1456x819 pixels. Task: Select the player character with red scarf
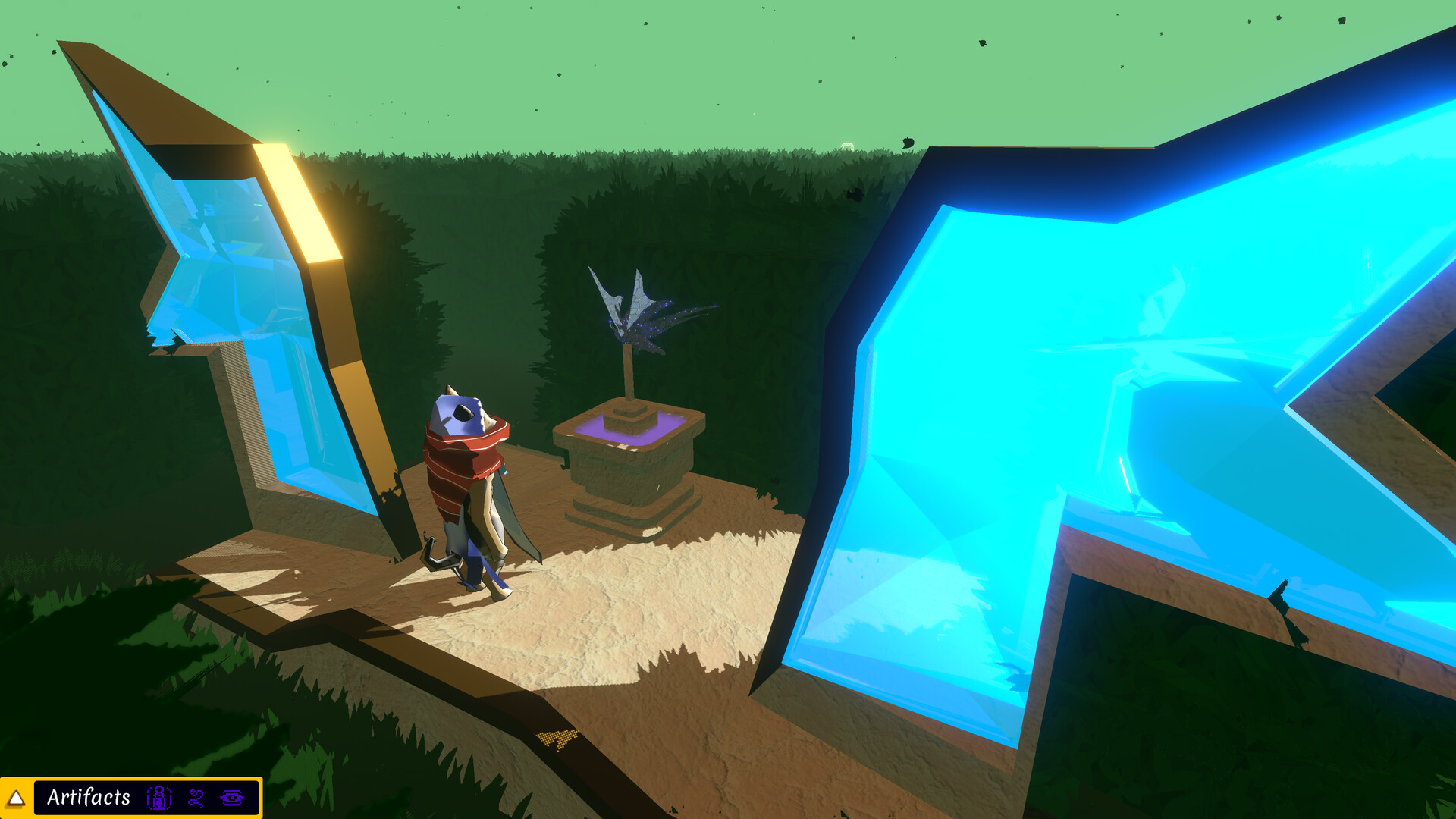(466, 470)
